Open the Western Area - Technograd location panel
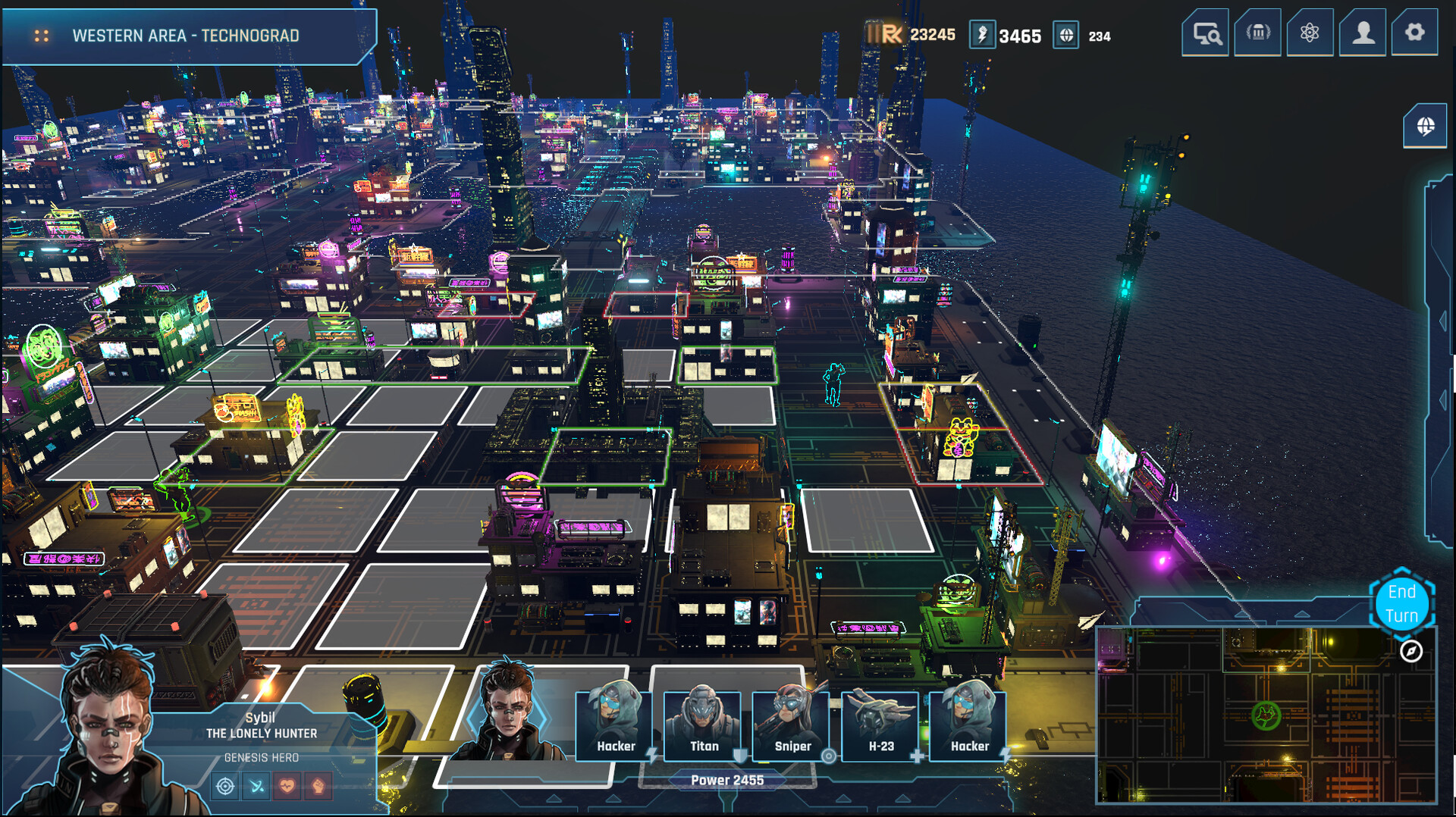 click(x=186, y=36)
